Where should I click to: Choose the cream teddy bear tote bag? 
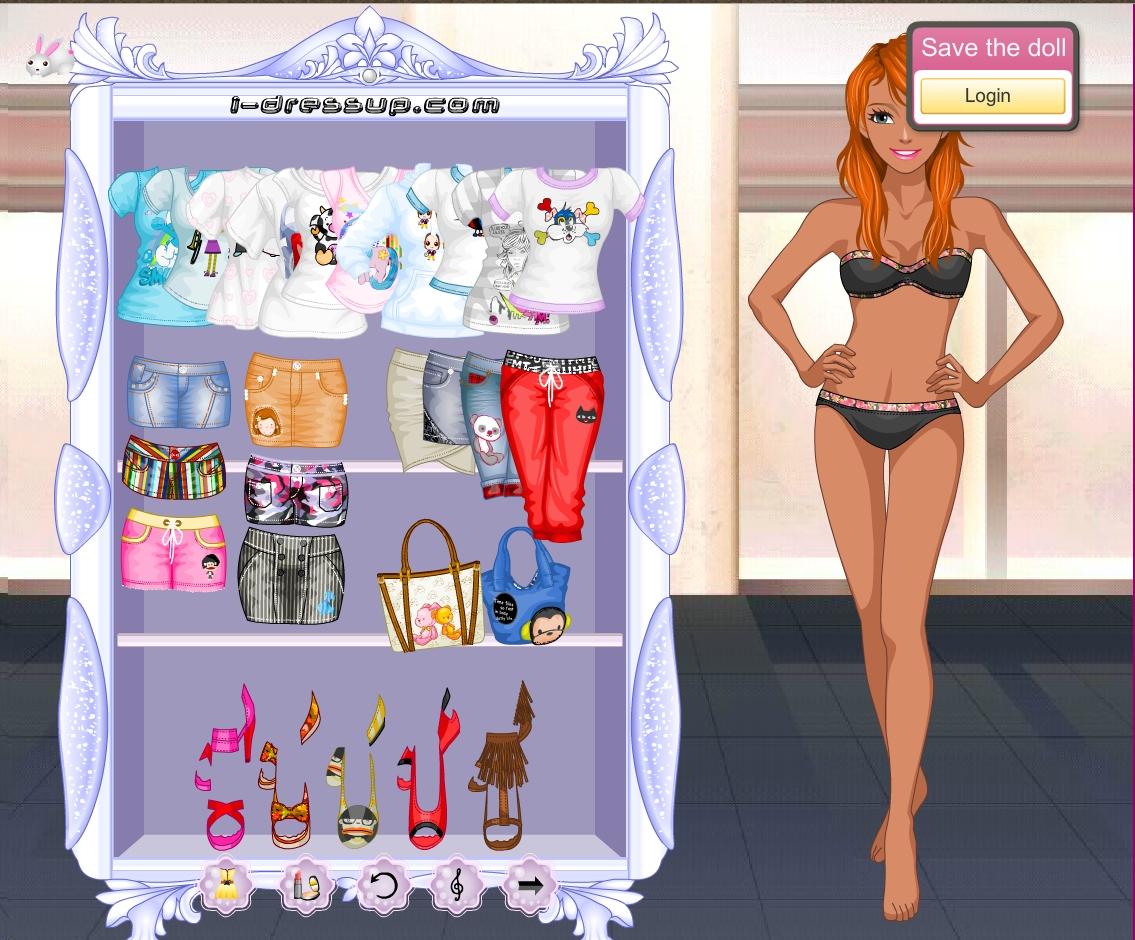pyautogui.click(x=430, y=595)
